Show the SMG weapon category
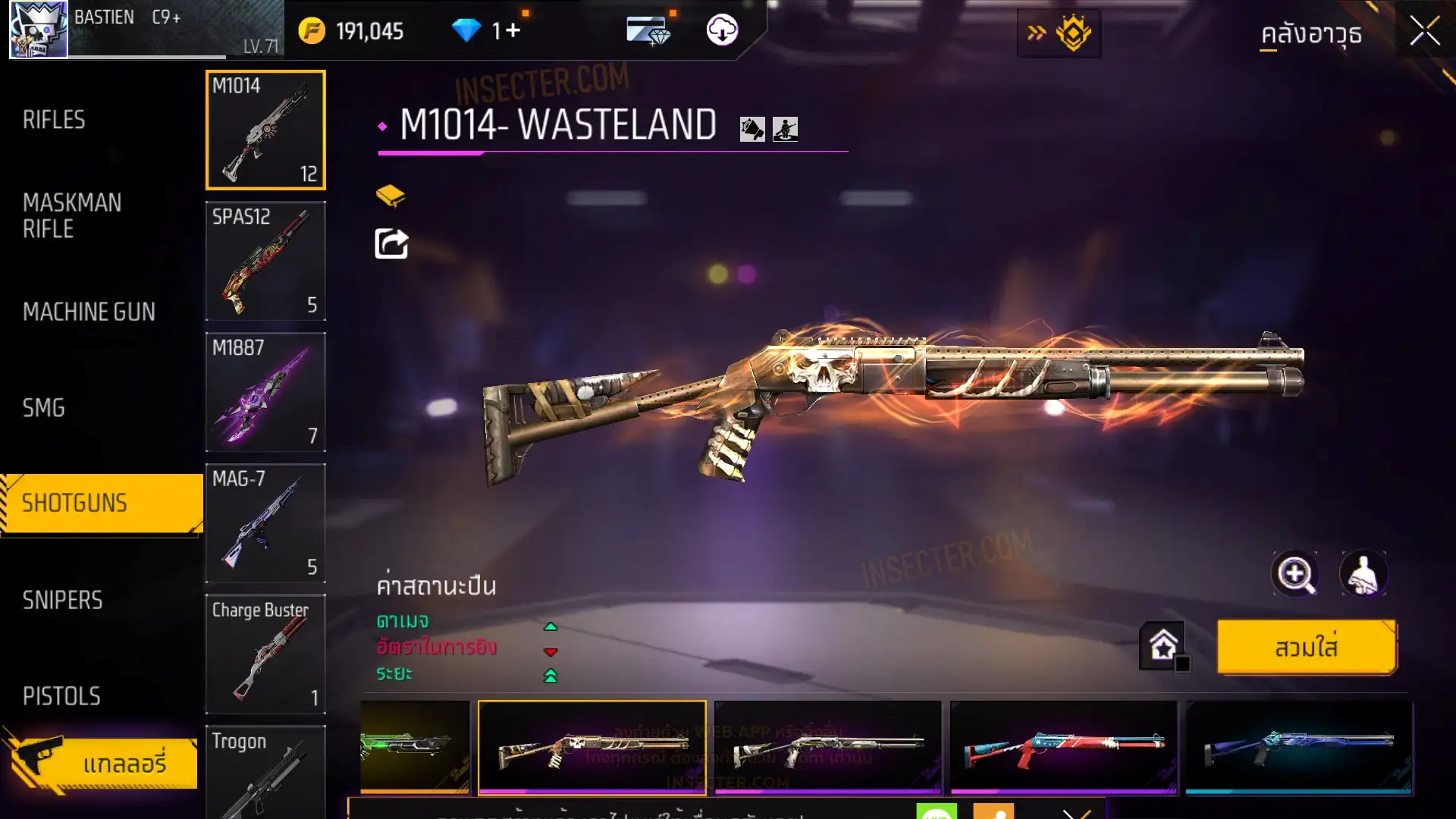The image size is (1456, 819). 44,408
